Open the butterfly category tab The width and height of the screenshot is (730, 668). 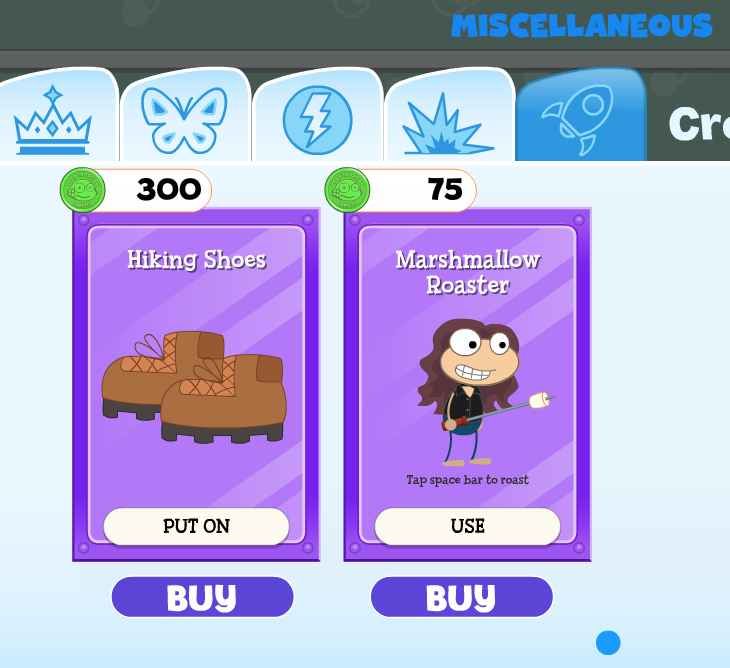click(185, 120)
